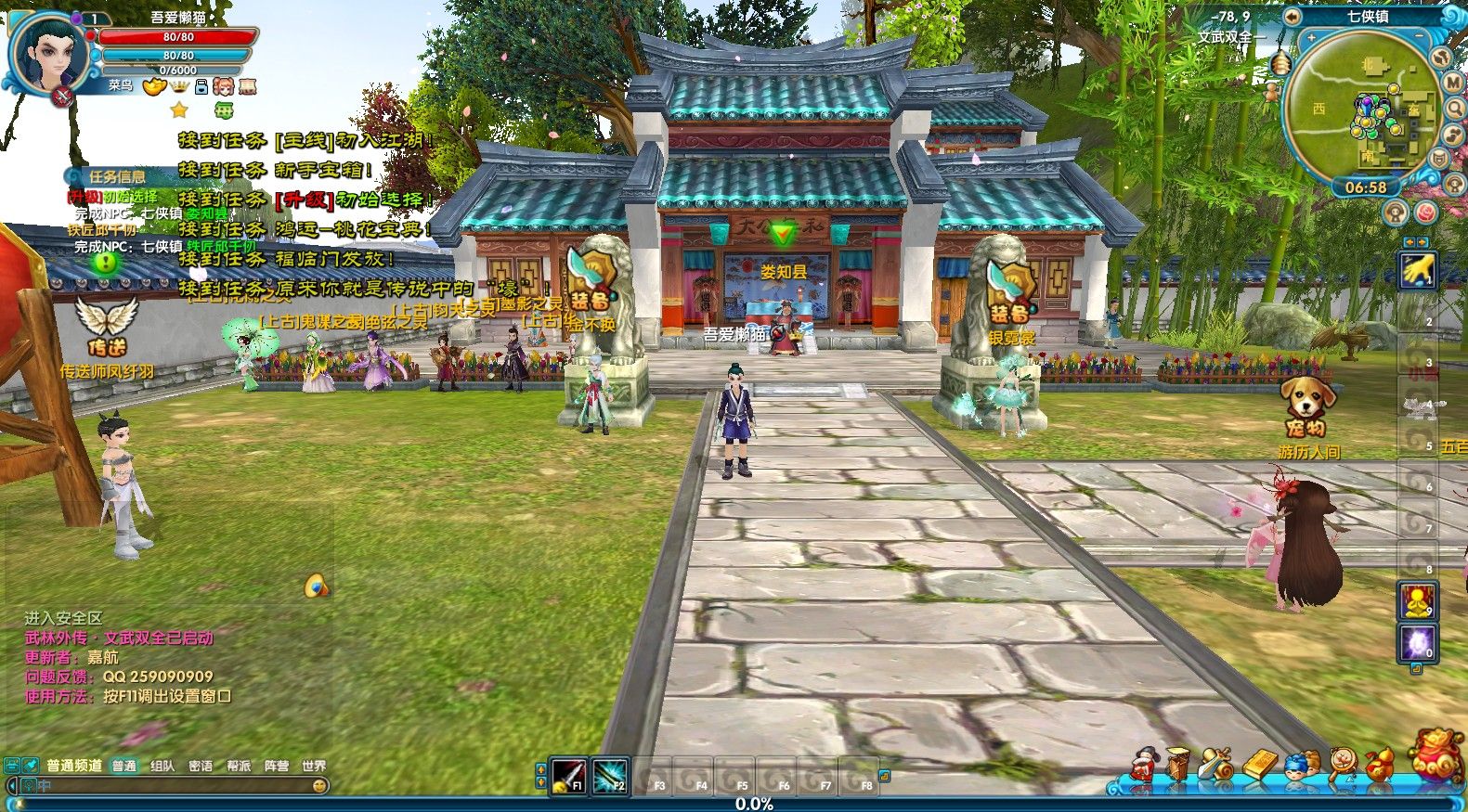Open the map with the M button
This screenshot has height=812, width=1468.
[1453, 82]
